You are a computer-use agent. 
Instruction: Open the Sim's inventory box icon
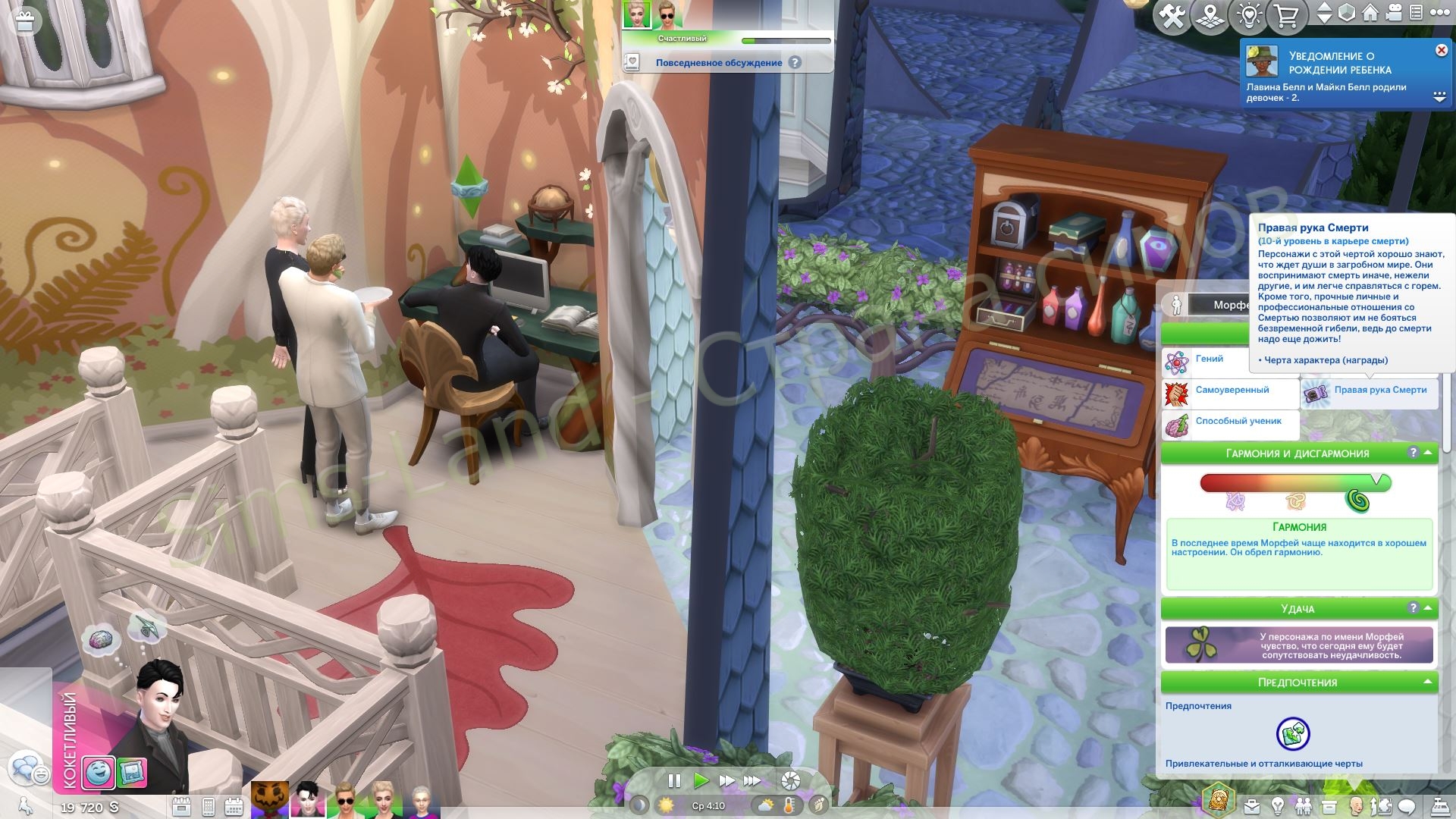coord(1329,805)
